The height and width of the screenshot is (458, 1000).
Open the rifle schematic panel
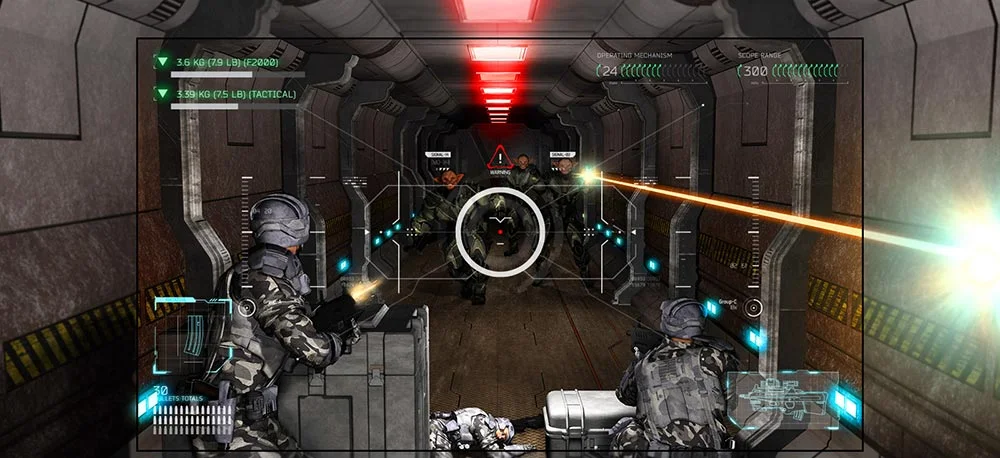(x=782, y=399)
